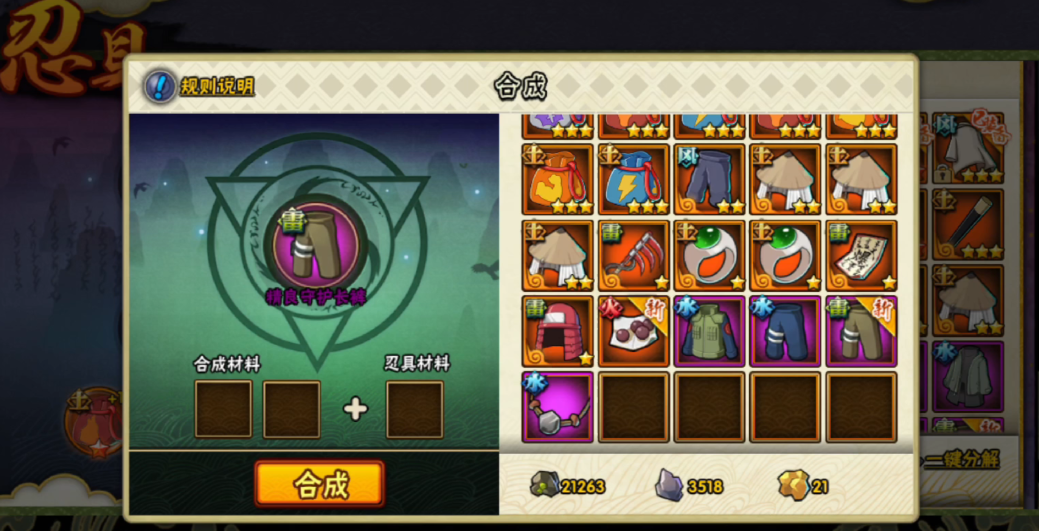Click the empty 忍具材料 slot

414,409
